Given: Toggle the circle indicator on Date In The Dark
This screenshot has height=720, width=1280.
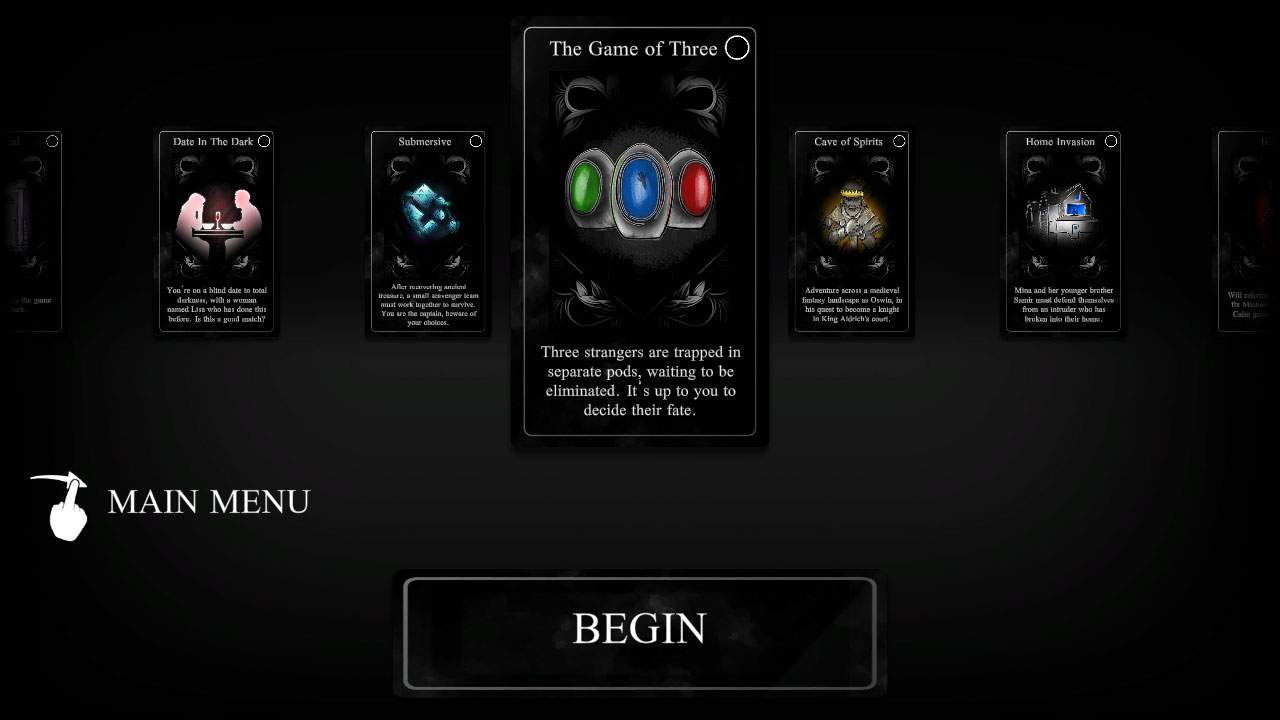Looking at the screenshot, I should [x=264, y=141].
